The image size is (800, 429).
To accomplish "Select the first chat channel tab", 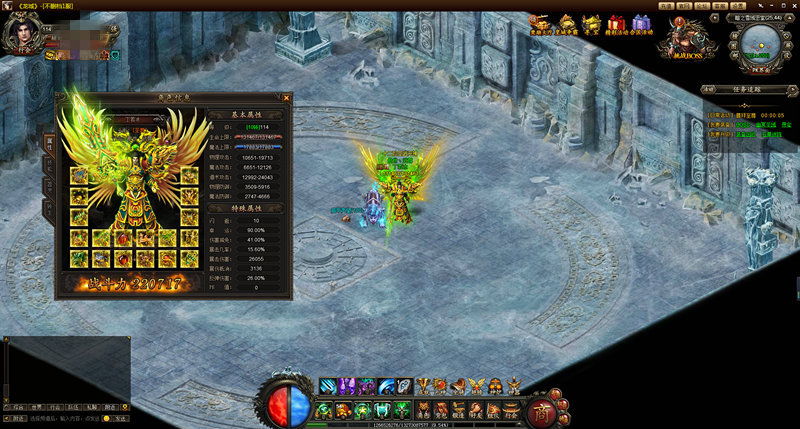I will [18, 407].
